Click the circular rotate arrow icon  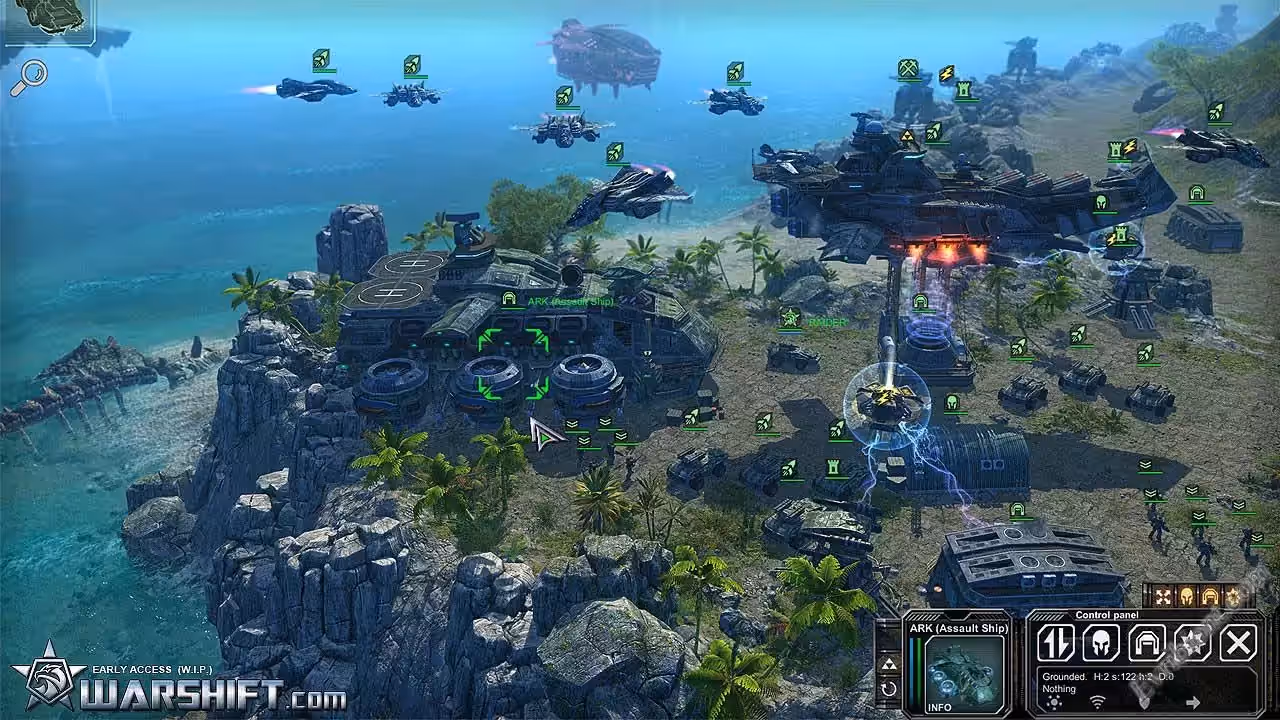click(887, 689)
